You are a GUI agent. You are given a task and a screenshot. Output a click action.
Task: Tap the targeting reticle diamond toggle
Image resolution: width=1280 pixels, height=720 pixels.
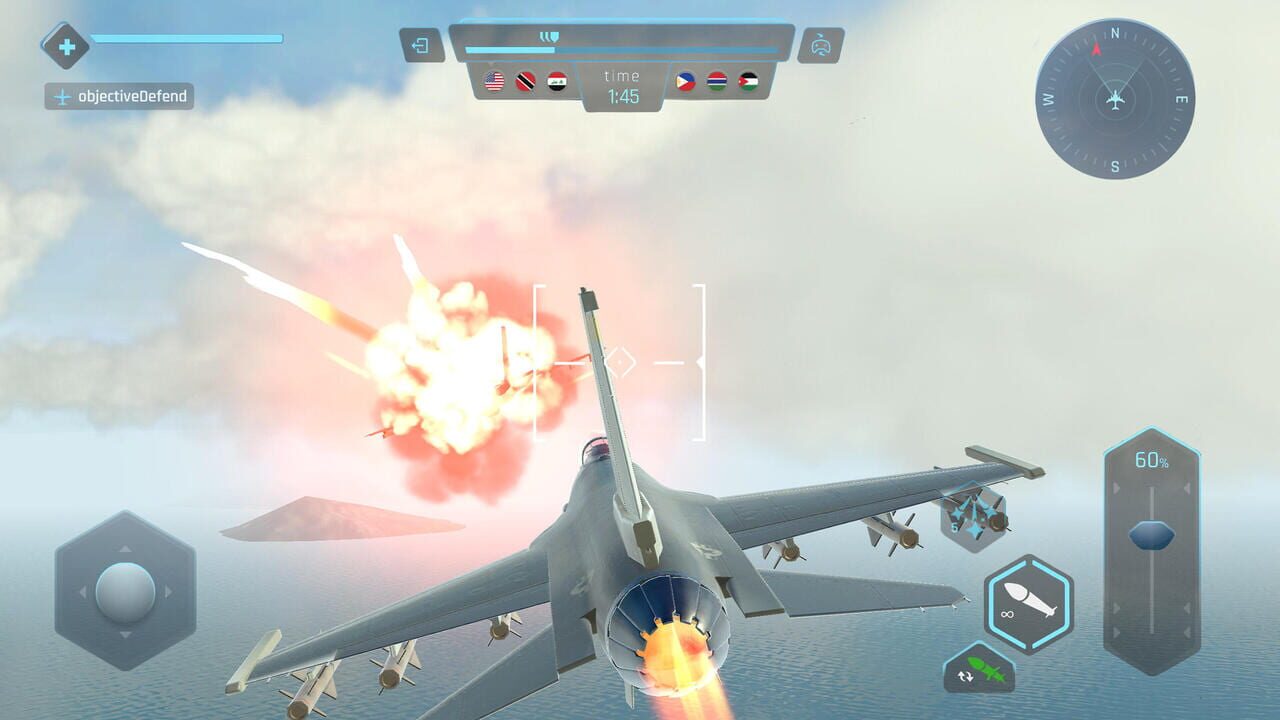pyautogui.click(x=621, y=360)
